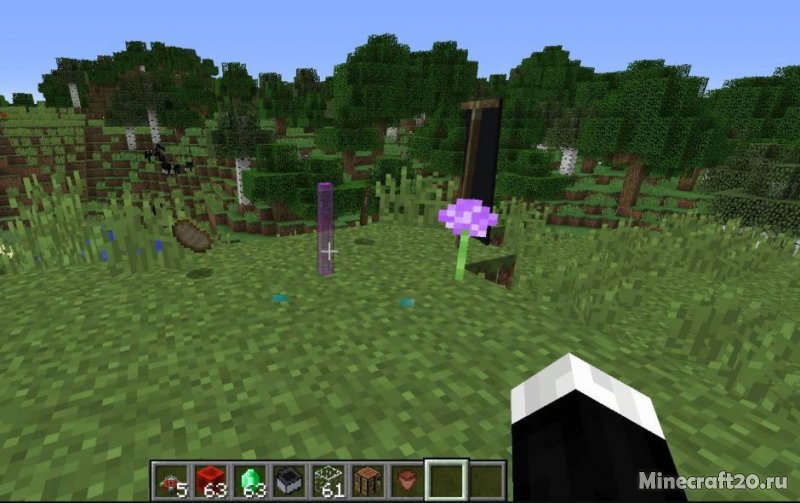Select the dark cauldron-like block slot
The width and height of the screenshot is (800, 503).
tap(288, 479)
